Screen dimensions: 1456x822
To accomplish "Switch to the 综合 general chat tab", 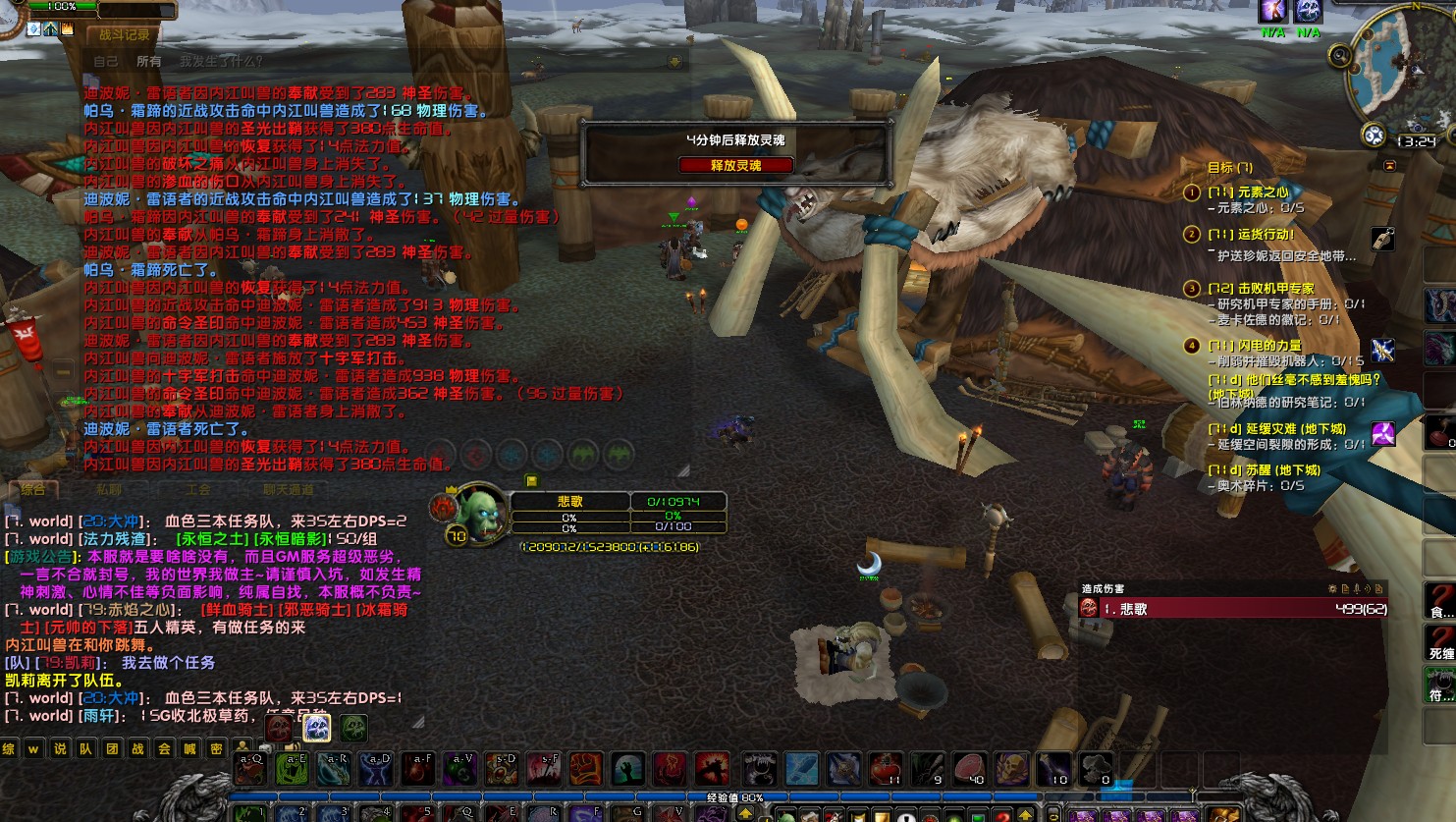I will (33, 488).
